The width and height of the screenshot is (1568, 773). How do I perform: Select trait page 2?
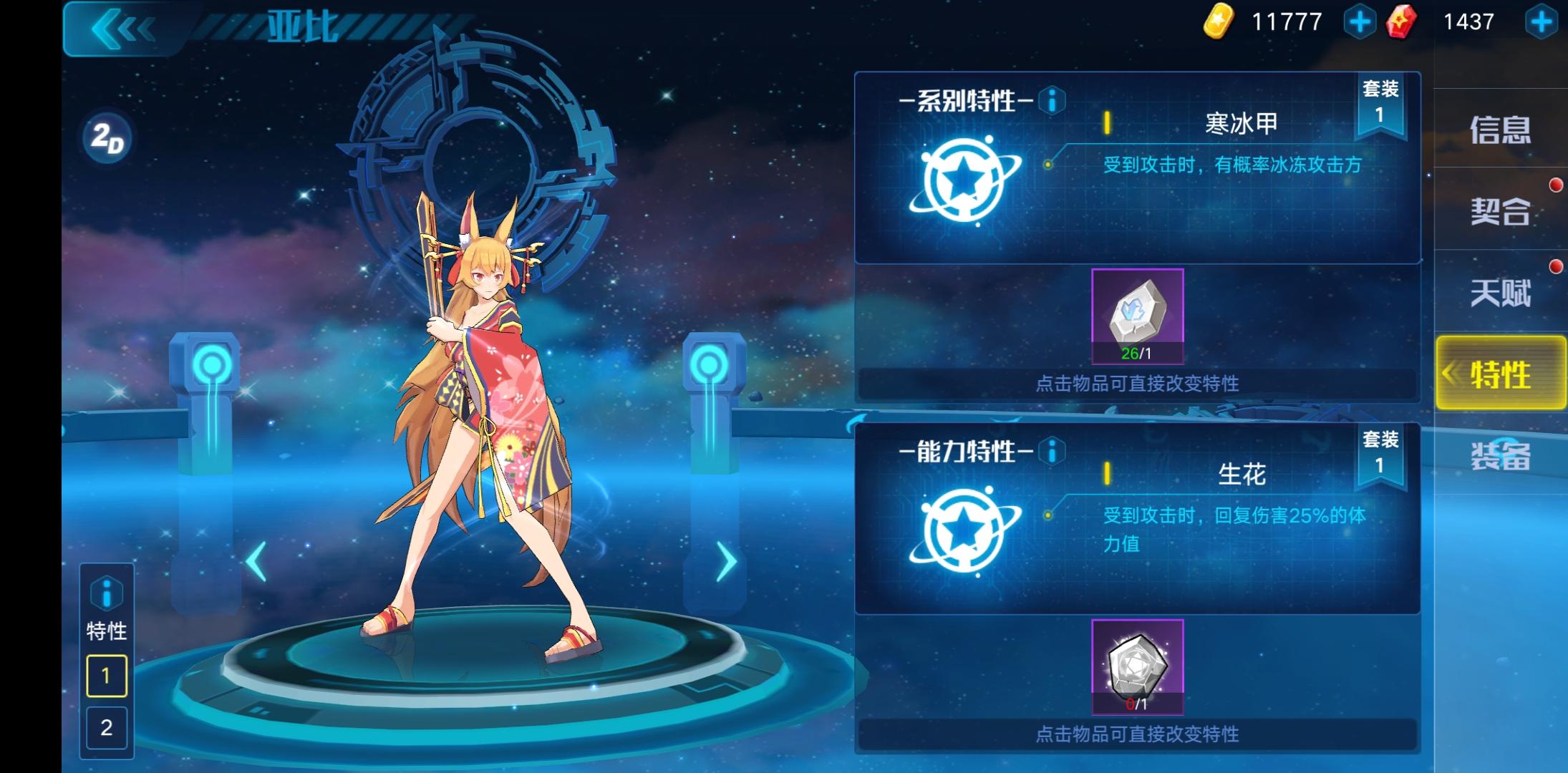pos(107,729)
